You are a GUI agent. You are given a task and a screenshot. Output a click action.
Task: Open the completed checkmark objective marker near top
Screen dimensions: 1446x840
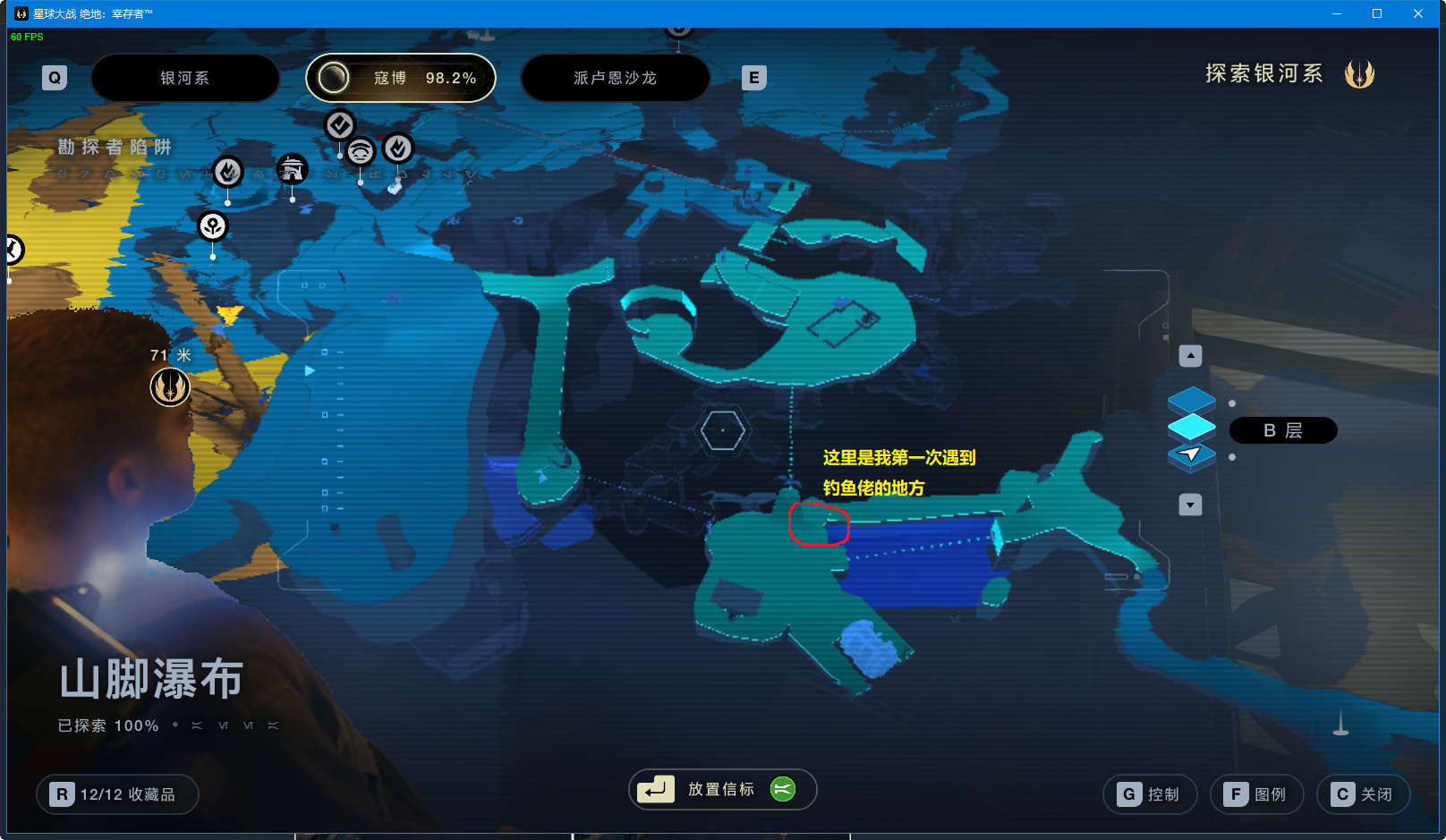339,125
